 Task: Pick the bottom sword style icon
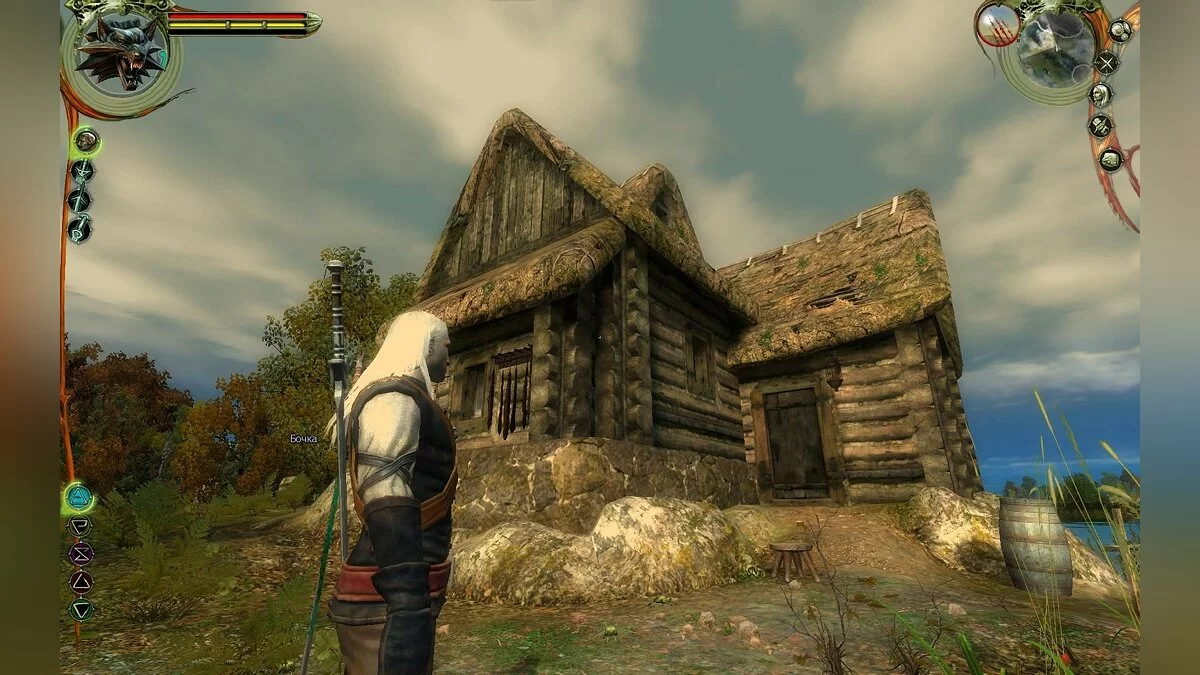[x=79, y=229]
